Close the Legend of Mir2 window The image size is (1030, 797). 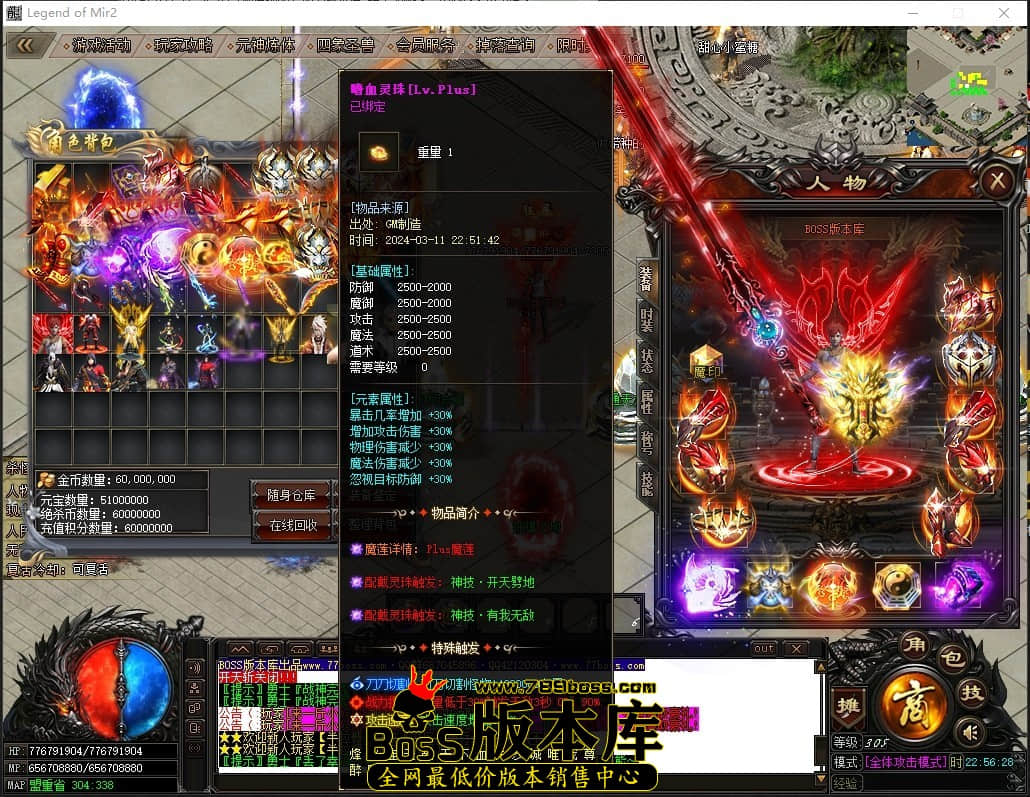(x=1003, y=13)
